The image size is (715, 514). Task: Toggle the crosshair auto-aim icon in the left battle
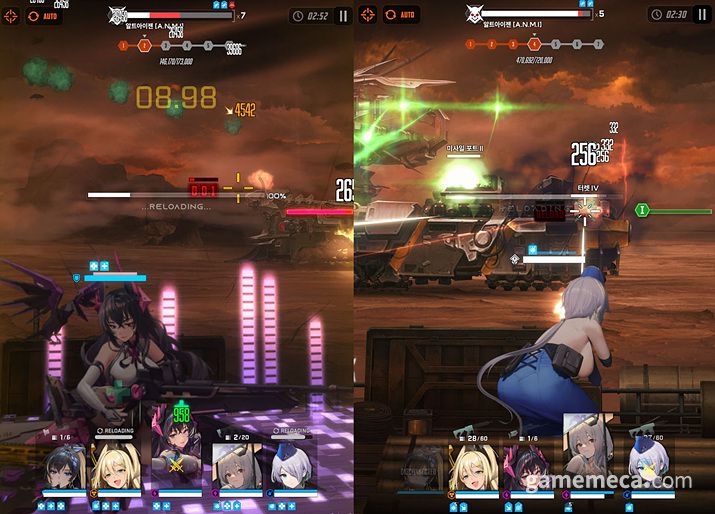coord(14,16)
